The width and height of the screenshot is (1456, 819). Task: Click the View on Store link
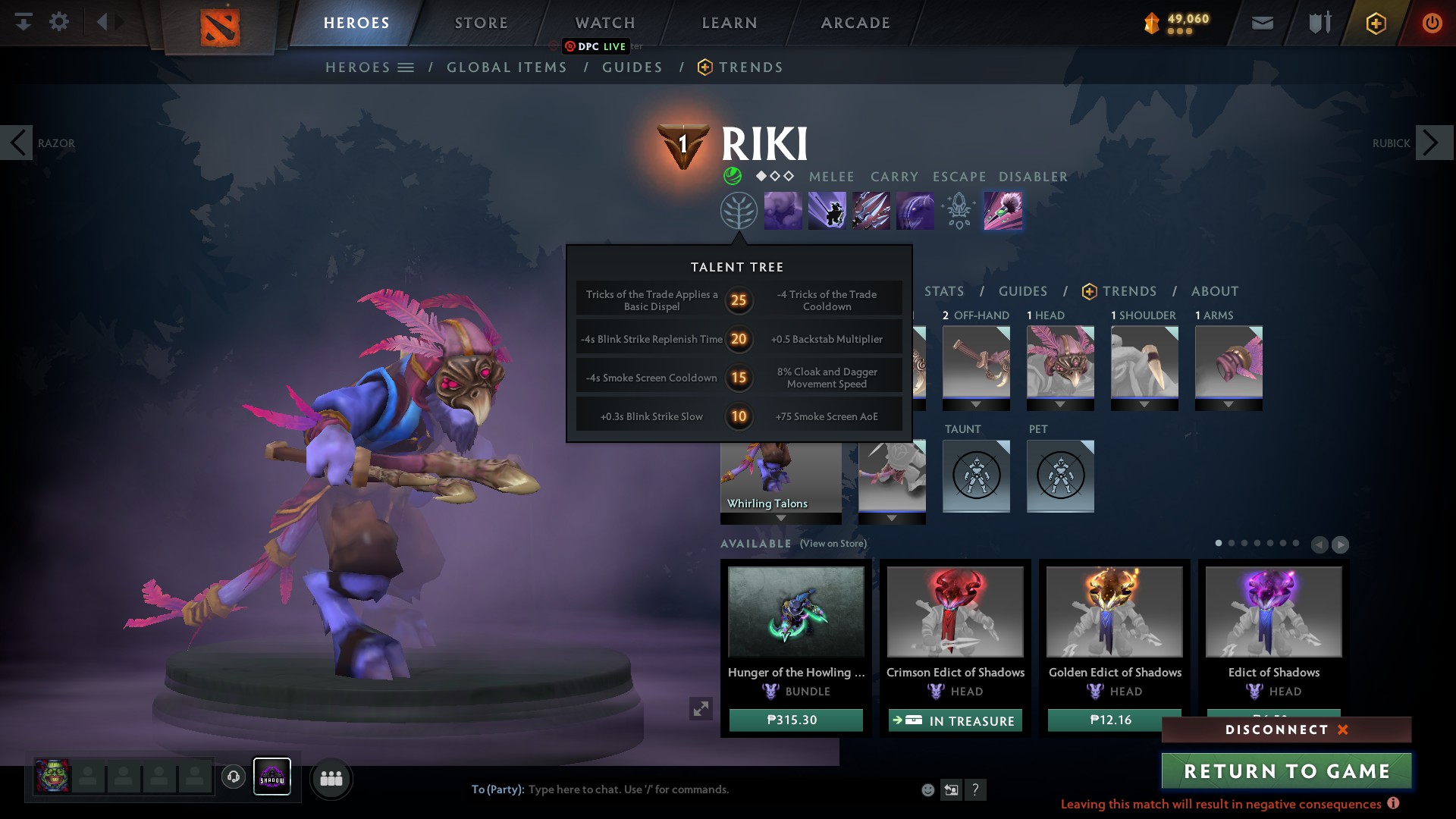[x=833, y=544]
